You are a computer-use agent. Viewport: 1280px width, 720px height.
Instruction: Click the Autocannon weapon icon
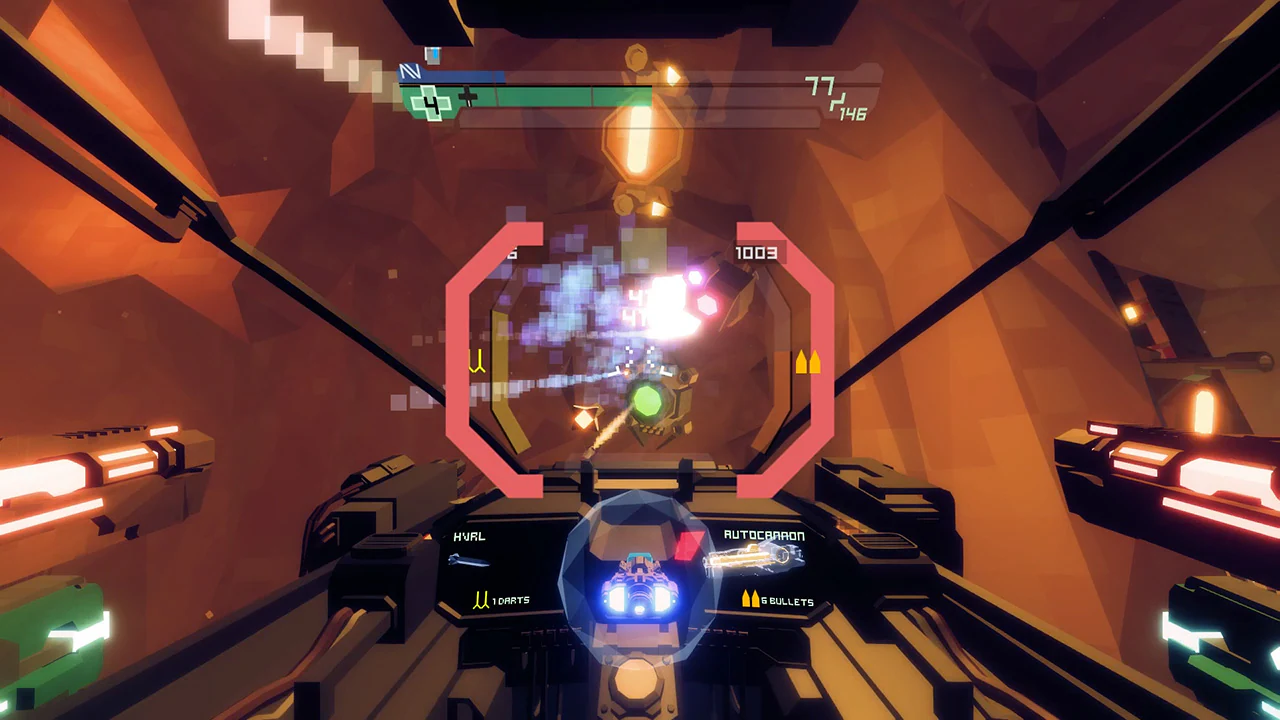[751, 560]
